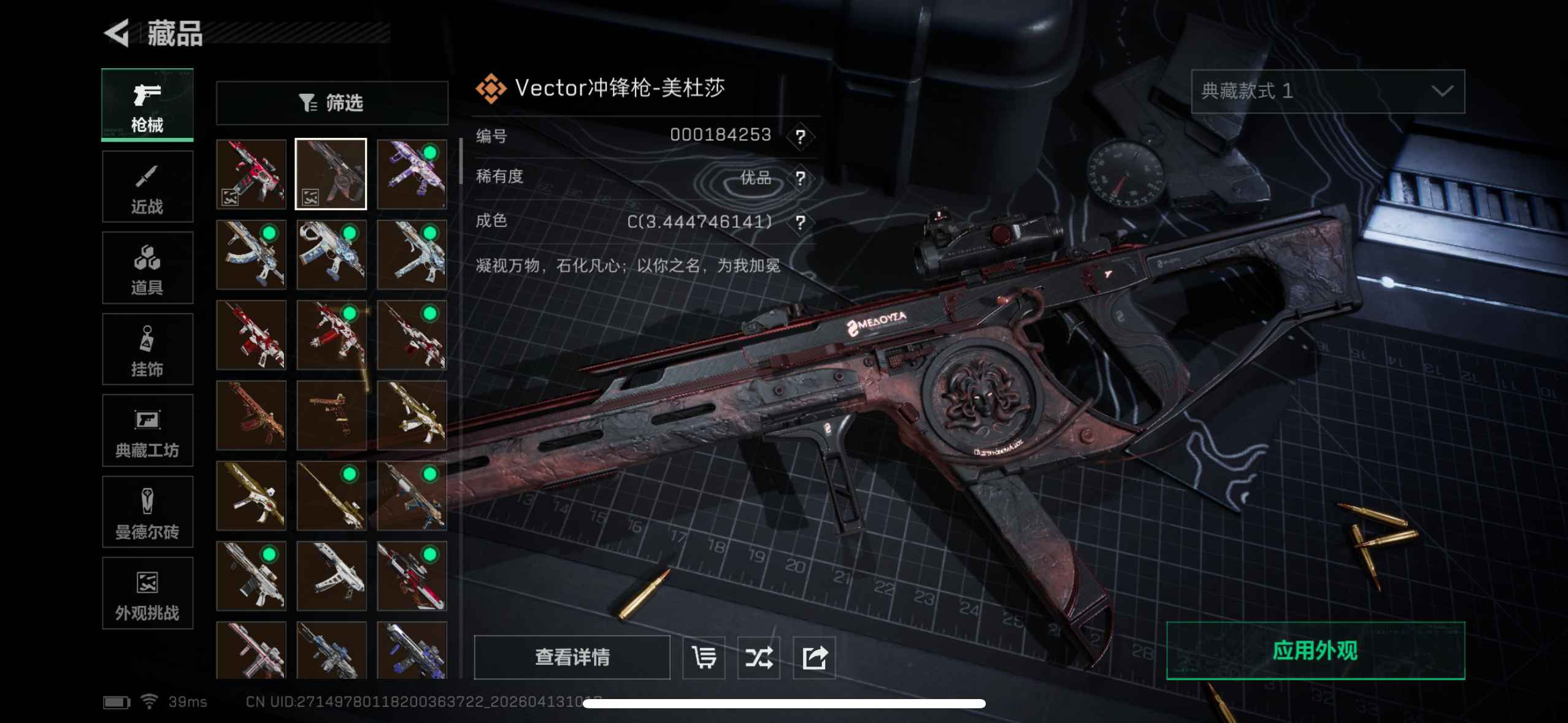Open the 近战 melee category

pos(147,186)
